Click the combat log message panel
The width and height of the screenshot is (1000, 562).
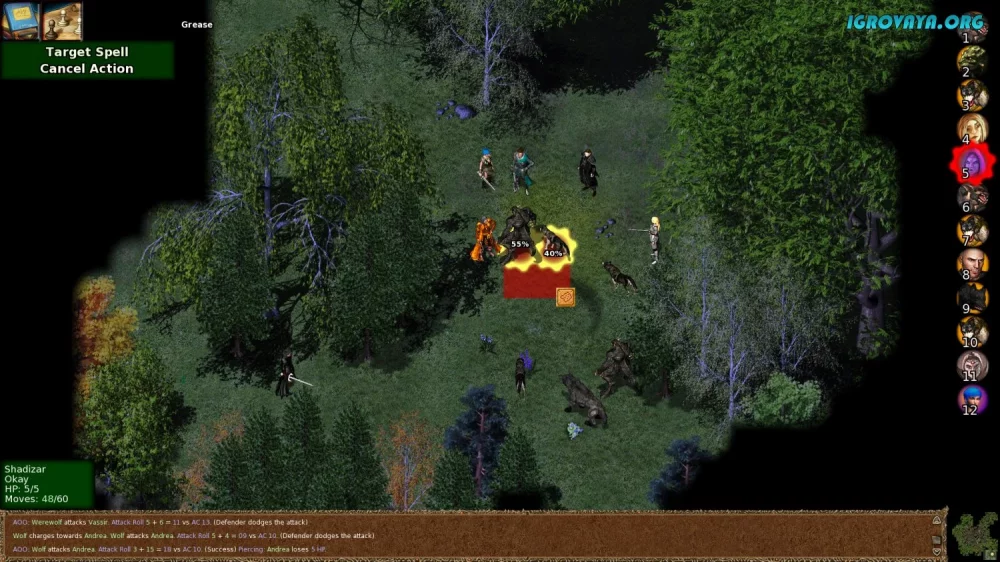[470, 535]
